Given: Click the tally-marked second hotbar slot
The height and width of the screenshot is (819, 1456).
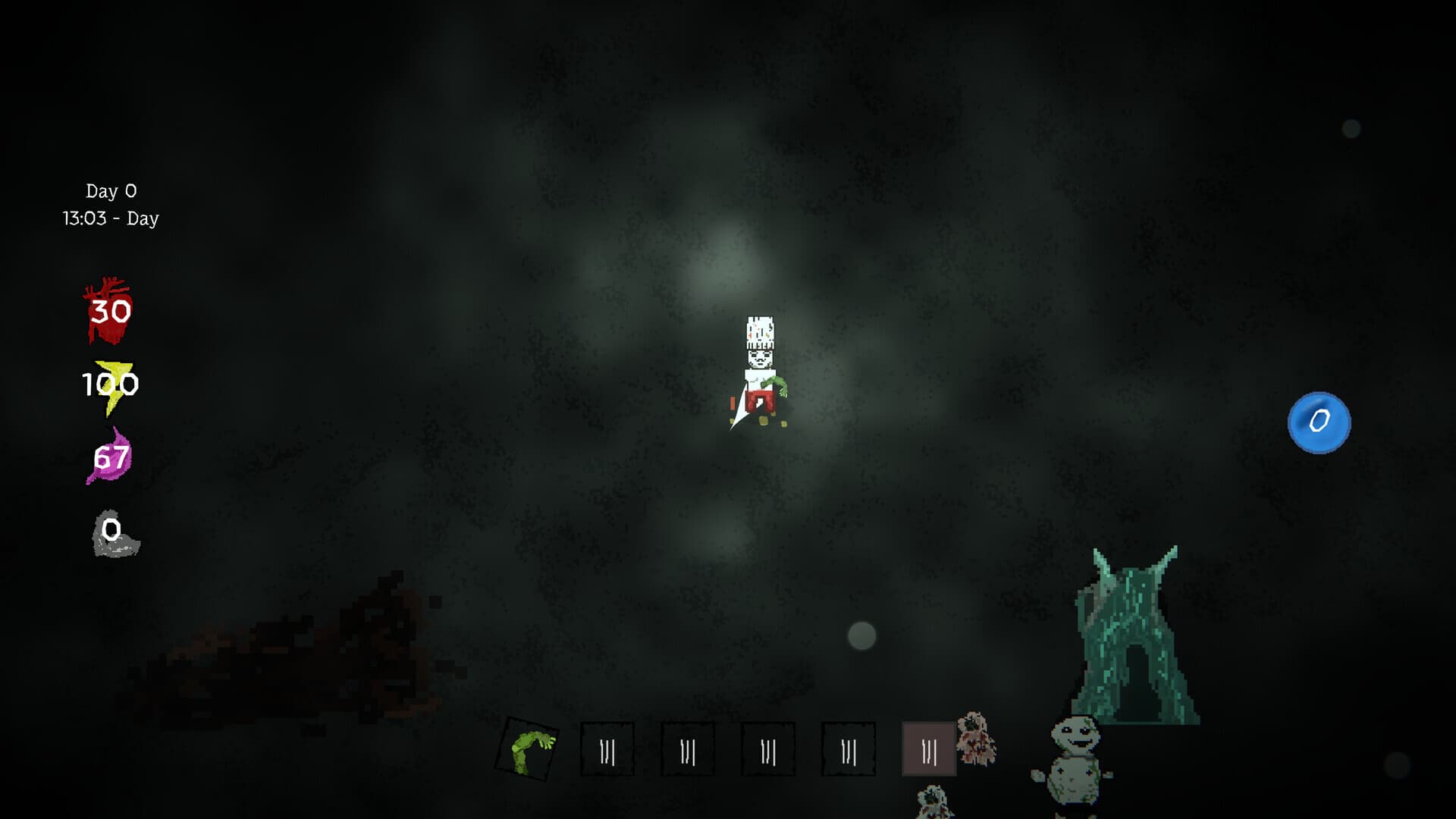Looking at the screenshot, I should (607, 749).
